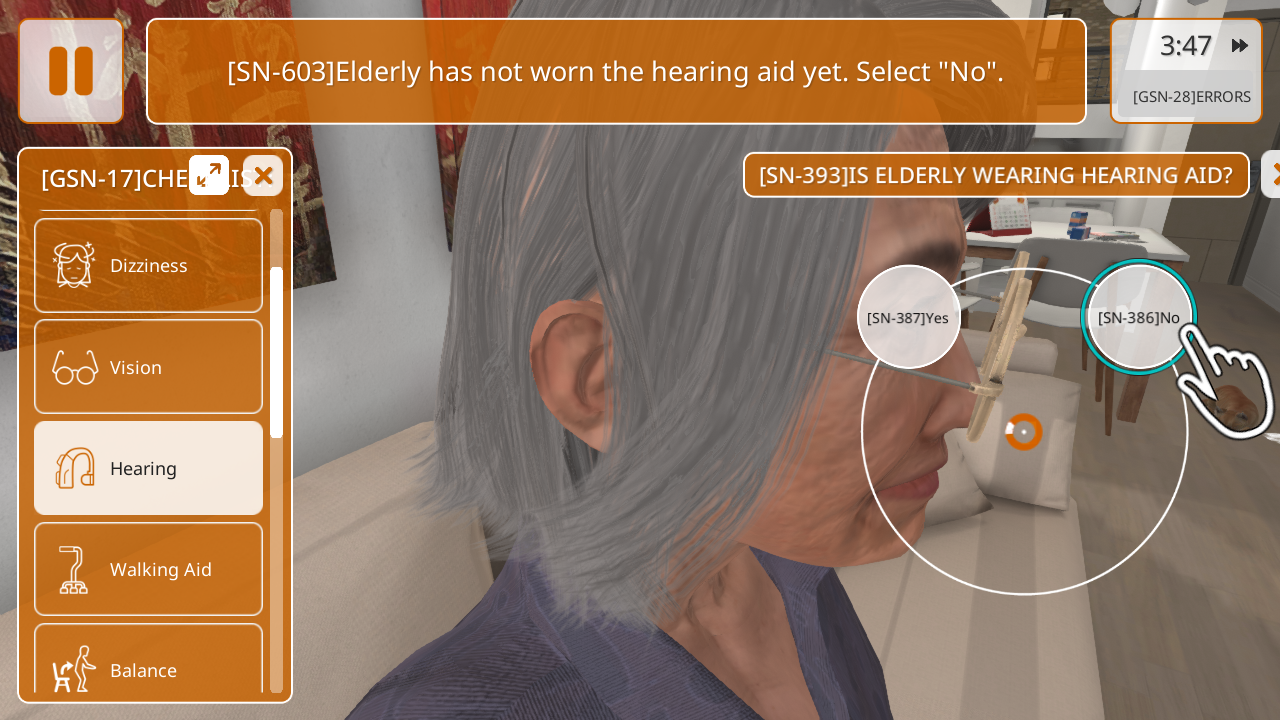Choose the "Yes" answer bubble
Viewport: 1280px width, 720px height.
tap(908, 318)
